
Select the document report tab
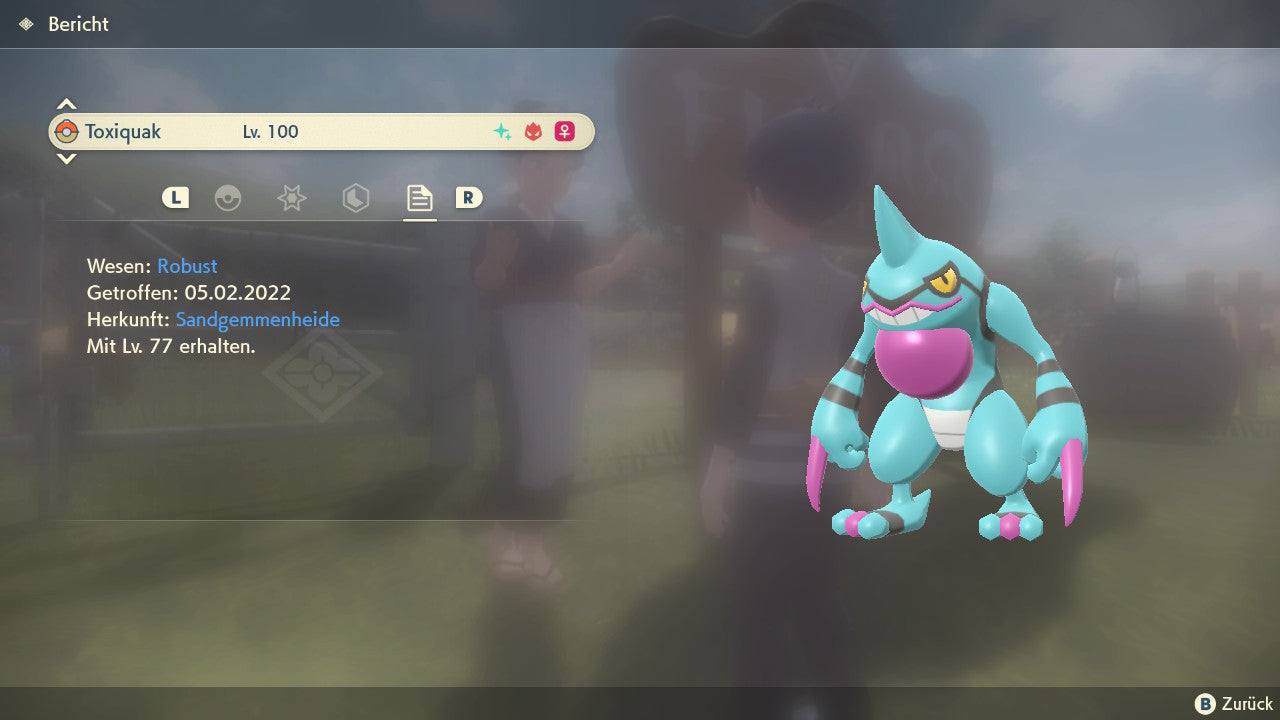[419, 199]
